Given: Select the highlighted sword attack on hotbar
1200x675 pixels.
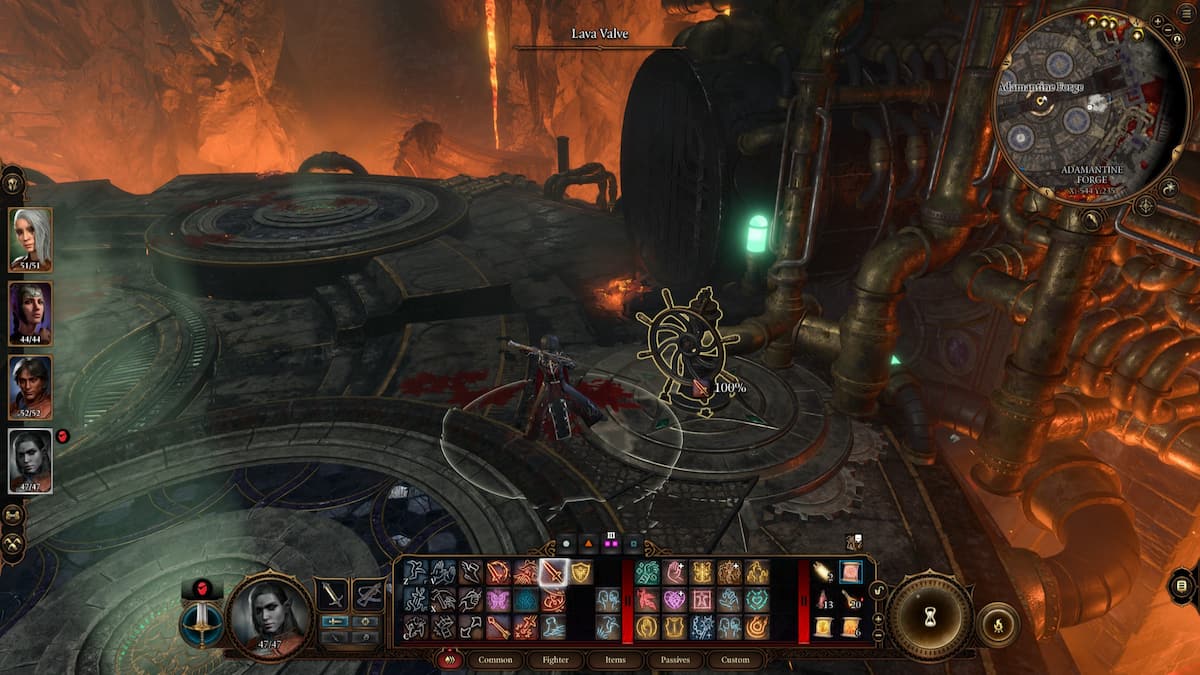Looking at the screenshot, I should (552, 572).
